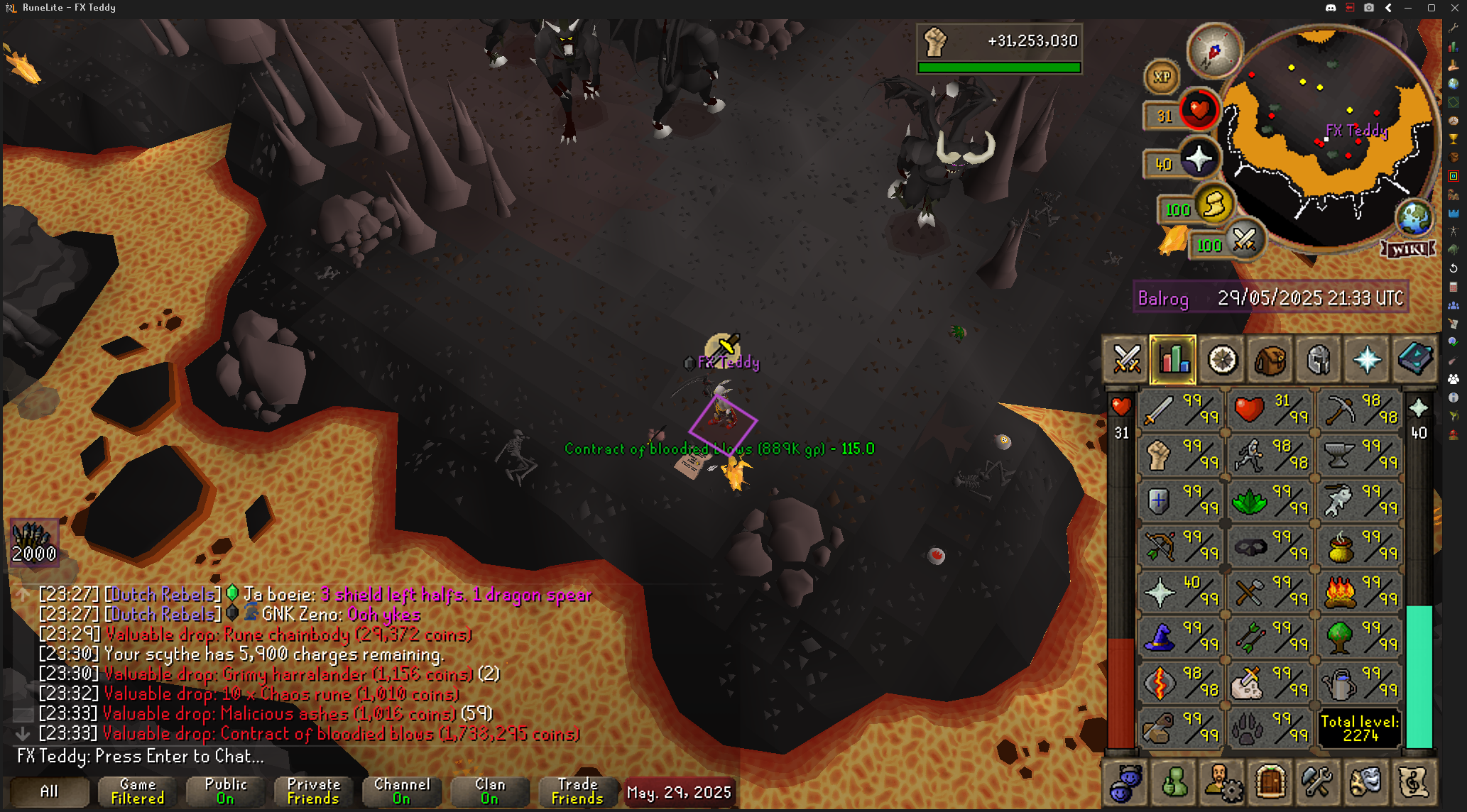Minimize the RuneLite window
The width and height of the screenshot is (1467, 812).
click(1409, 8)
